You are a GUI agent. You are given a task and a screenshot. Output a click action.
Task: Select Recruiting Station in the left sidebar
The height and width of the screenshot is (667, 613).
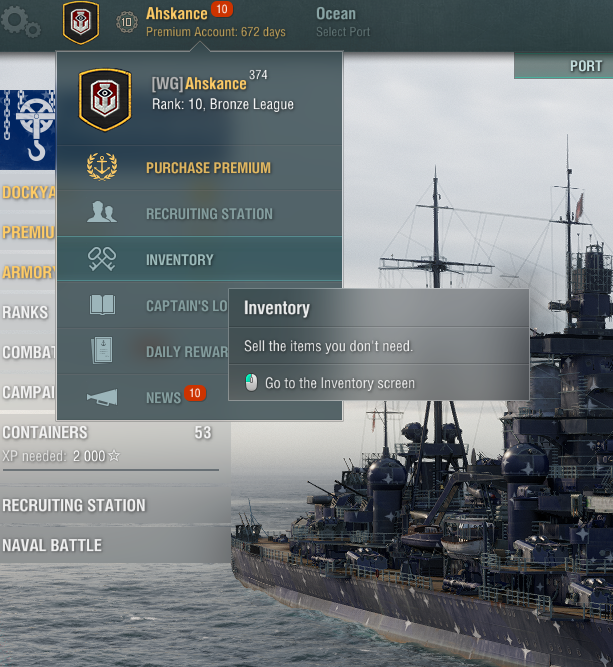point(74,505)
